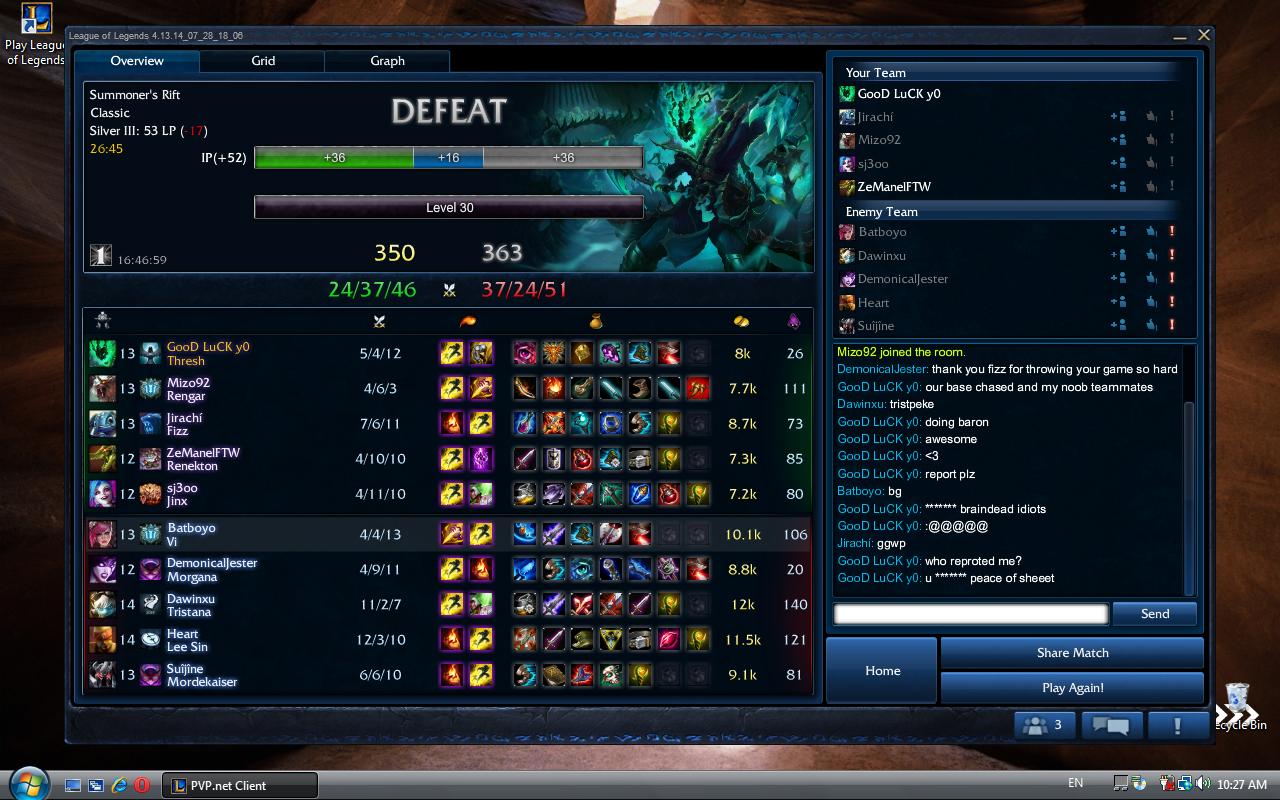Viewport: 1280px width, 800px height.
Task: Select Dawinxu's Tristana scoreboard row
Action: (448, 605)
